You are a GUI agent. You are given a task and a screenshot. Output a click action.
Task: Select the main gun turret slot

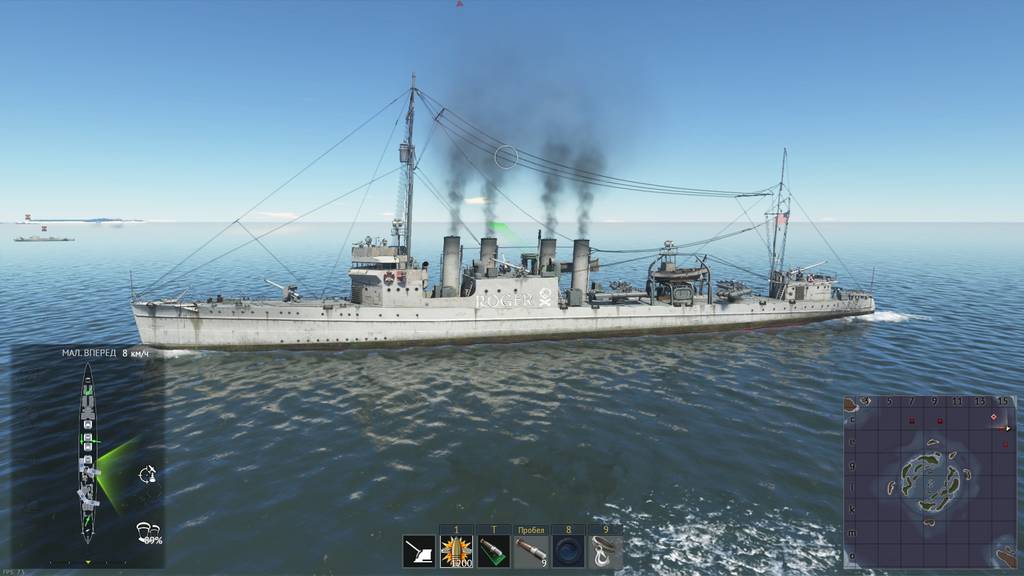pyautogui.click(x=419, y=552)
